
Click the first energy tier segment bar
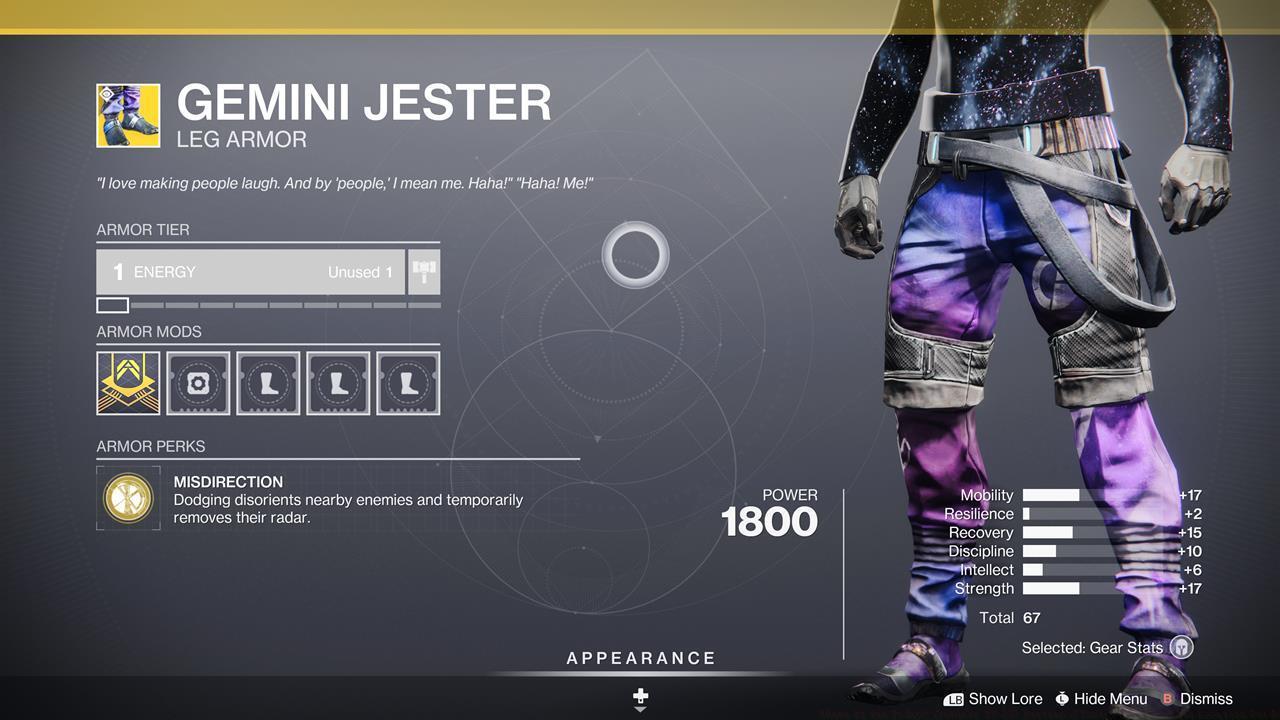pyautogui.click(x=112, y=304)
